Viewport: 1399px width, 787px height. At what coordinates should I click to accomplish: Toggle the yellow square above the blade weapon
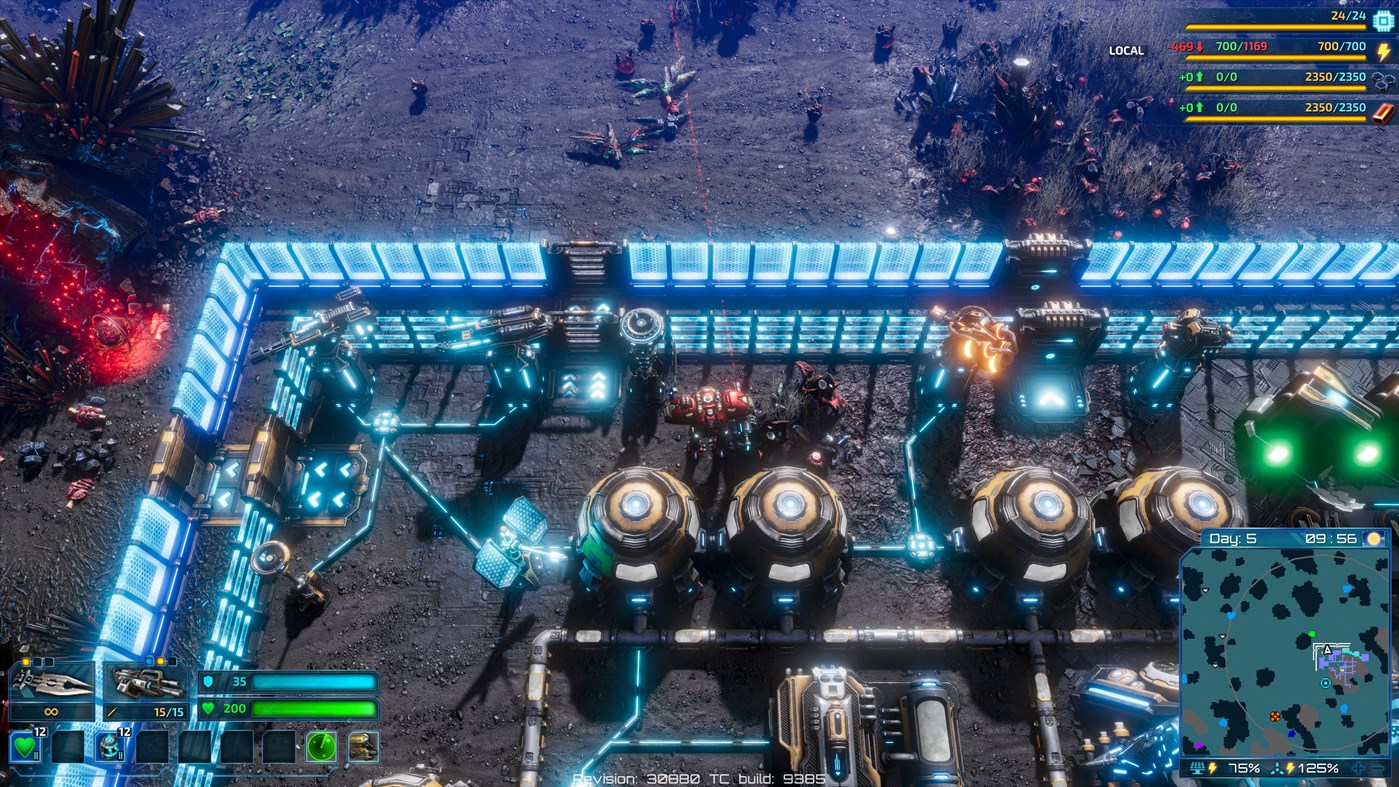coord(26,661)
